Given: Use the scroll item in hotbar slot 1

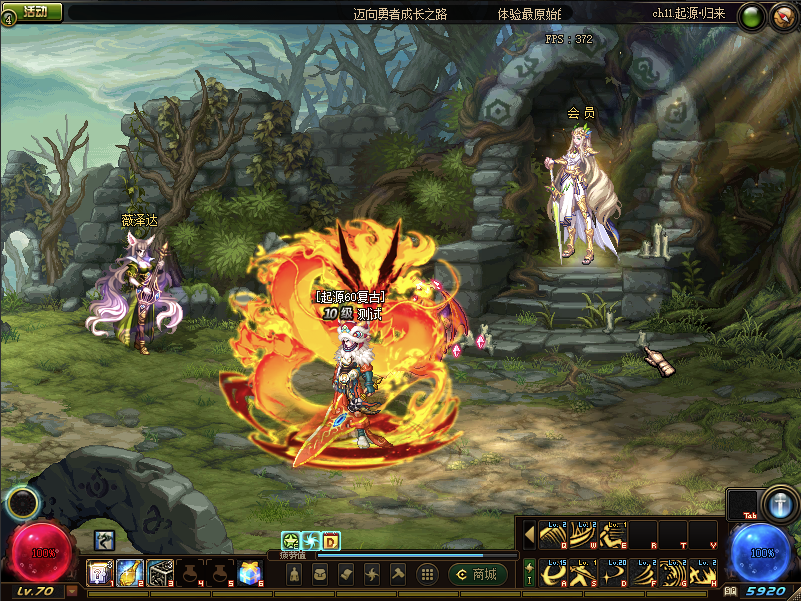Looking at the screenshot, I should click(99, 573).
